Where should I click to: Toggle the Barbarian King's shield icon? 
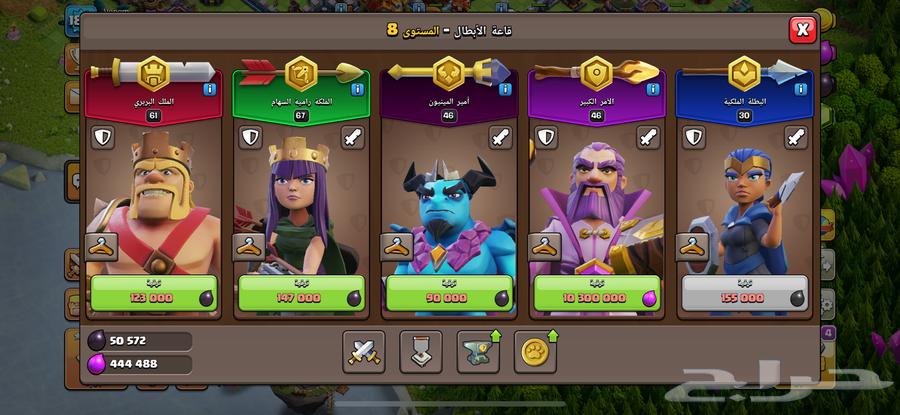(103, 138)
